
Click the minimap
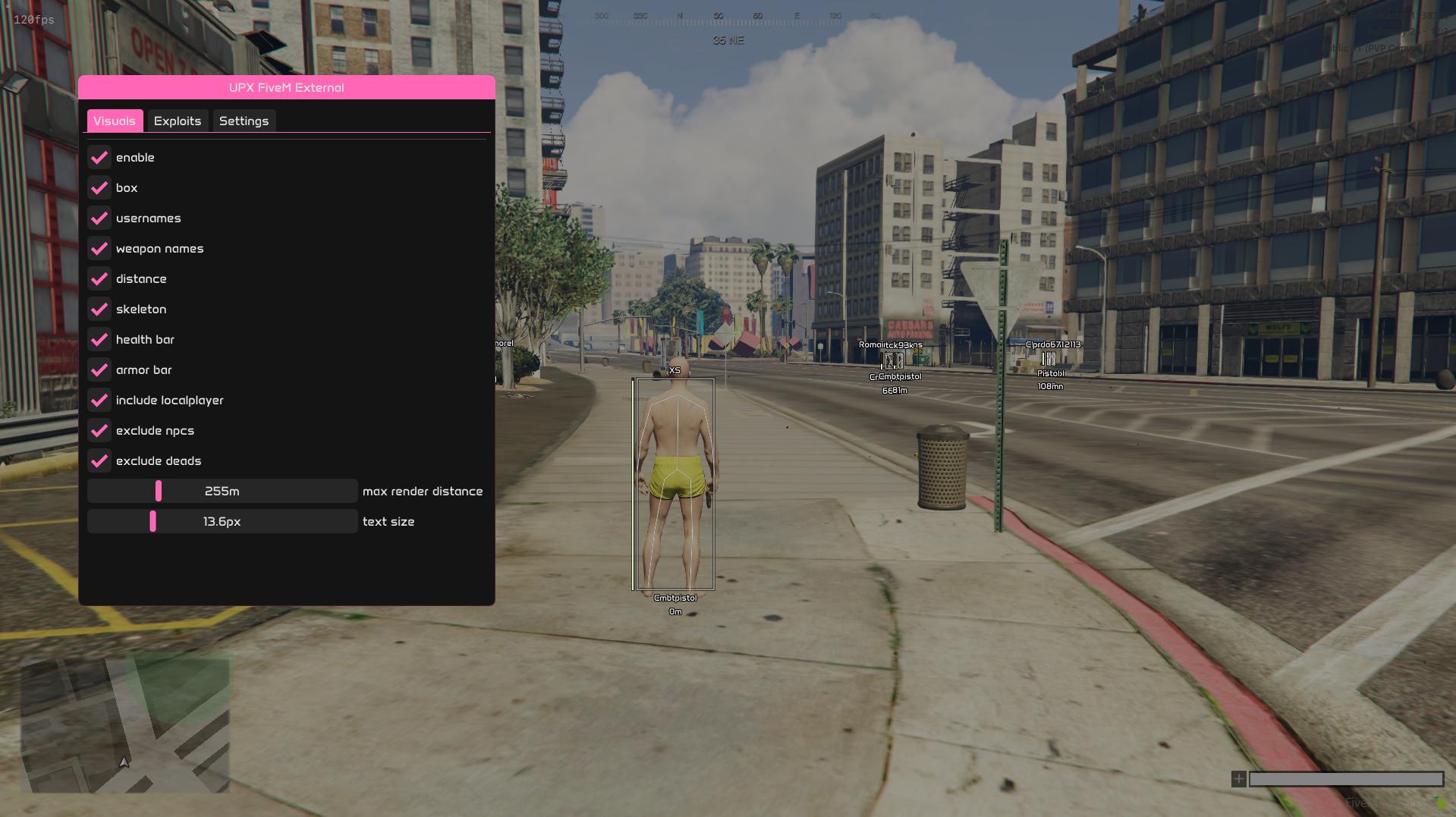coord(125,725)
